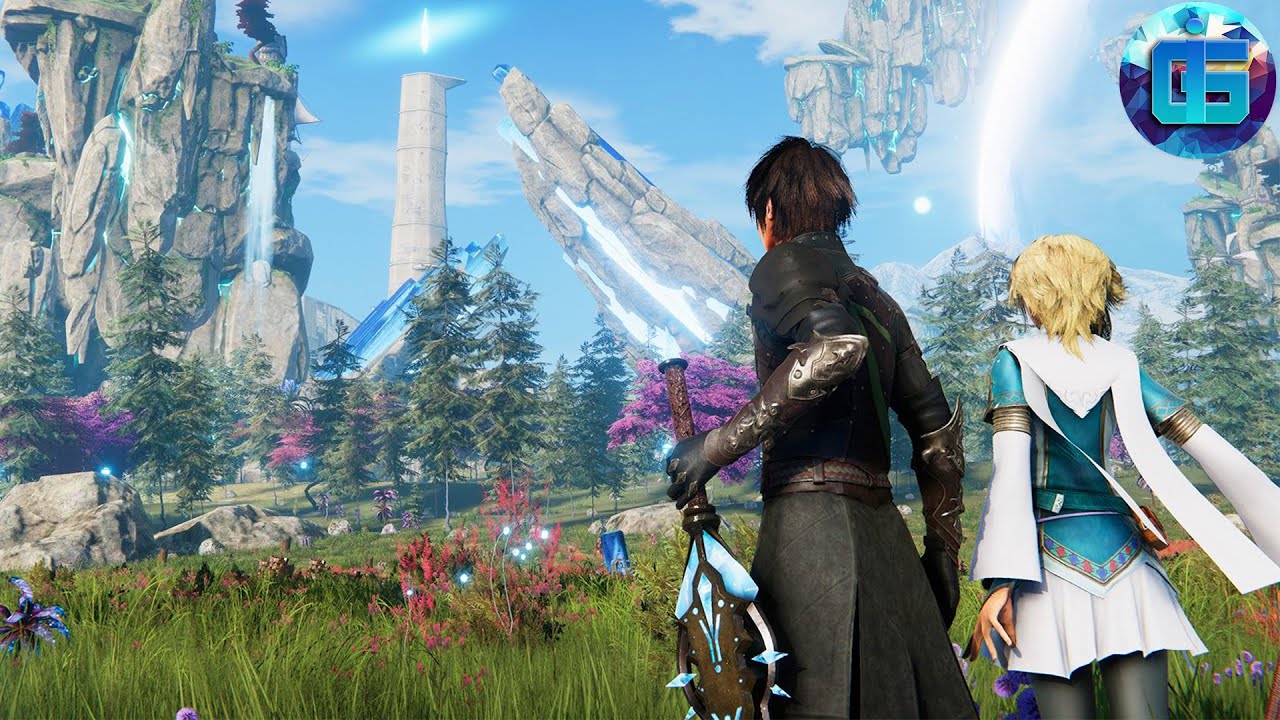
Task: Click the G5 channel logo badge
Action: [x=1197, y=80]
